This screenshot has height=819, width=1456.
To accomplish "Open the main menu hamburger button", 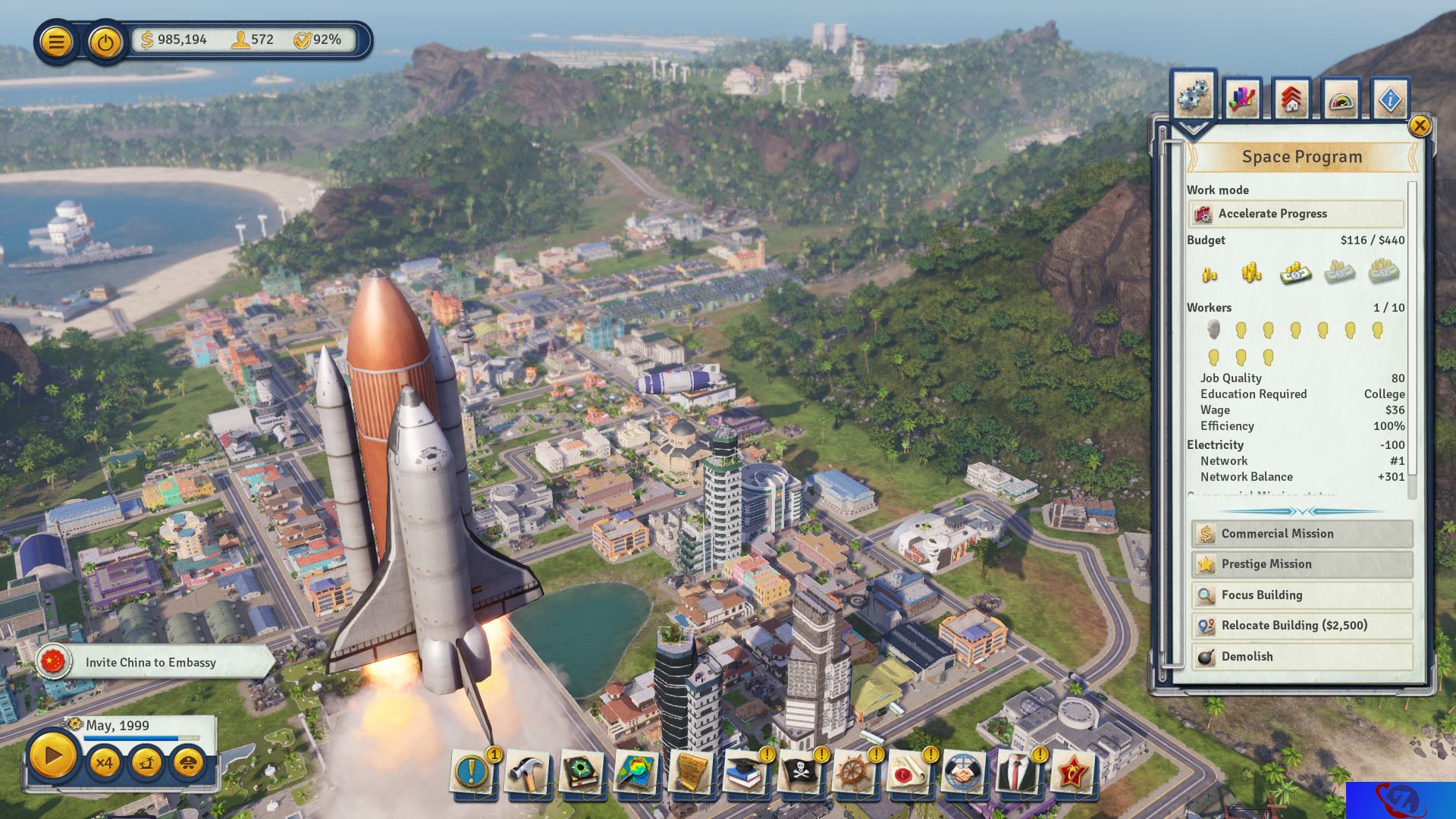I will click(x=56, y=41).
